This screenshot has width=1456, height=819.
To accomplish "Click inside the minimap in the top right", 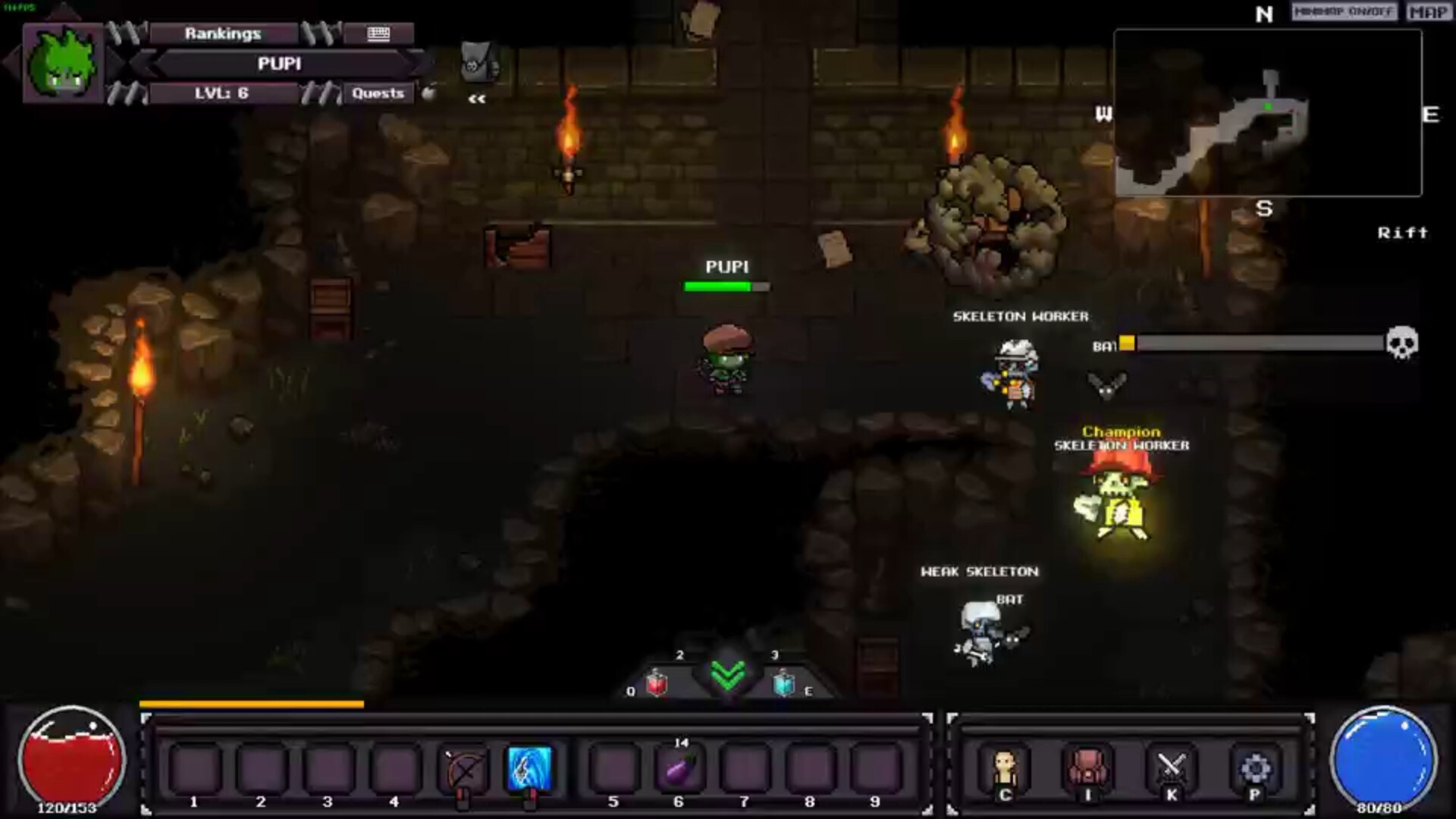I will click(1268, 110).
